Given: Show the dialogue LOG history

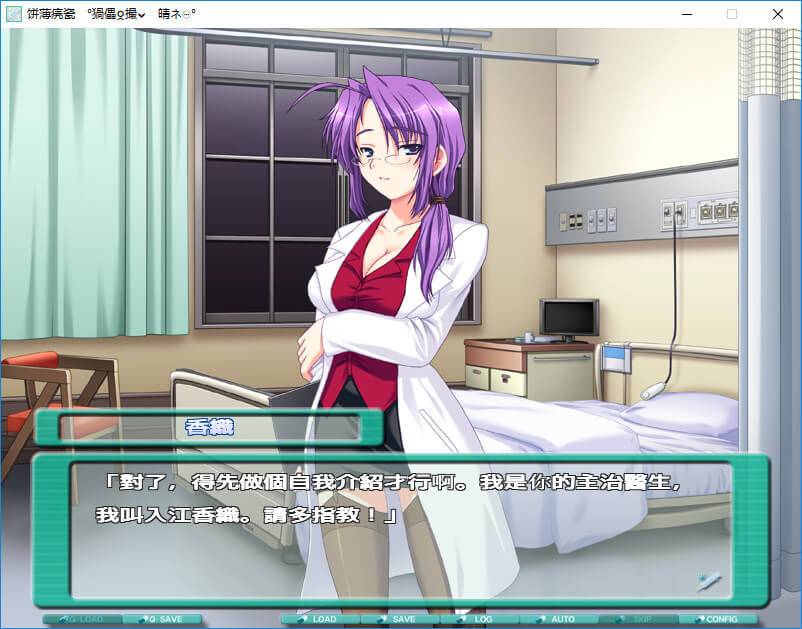Looking at the screenshot, I should tap(479, 620).
